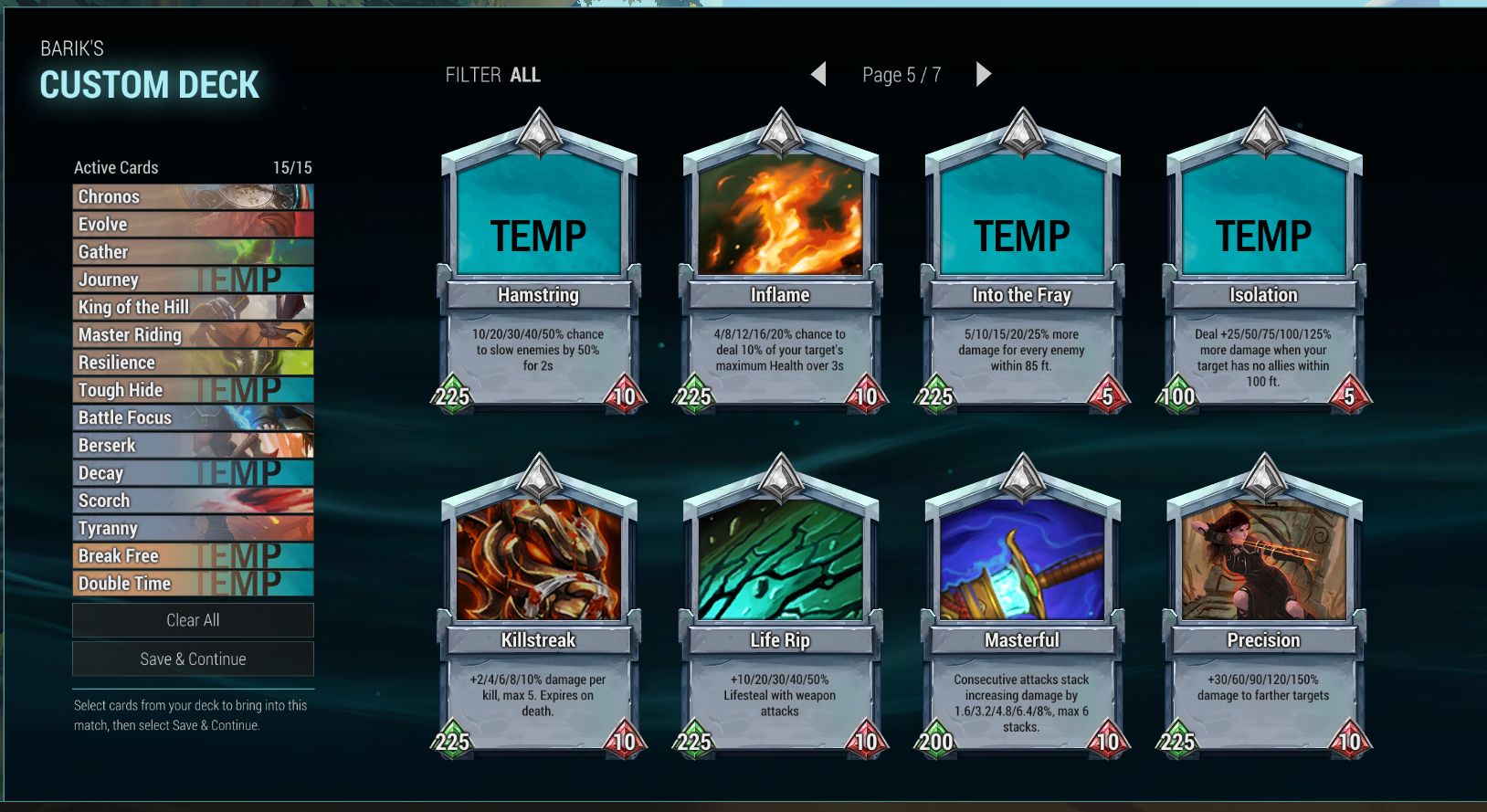The image size is (1487, 812).
Task: Click Save & Continue
Action: tap(193, 659)
